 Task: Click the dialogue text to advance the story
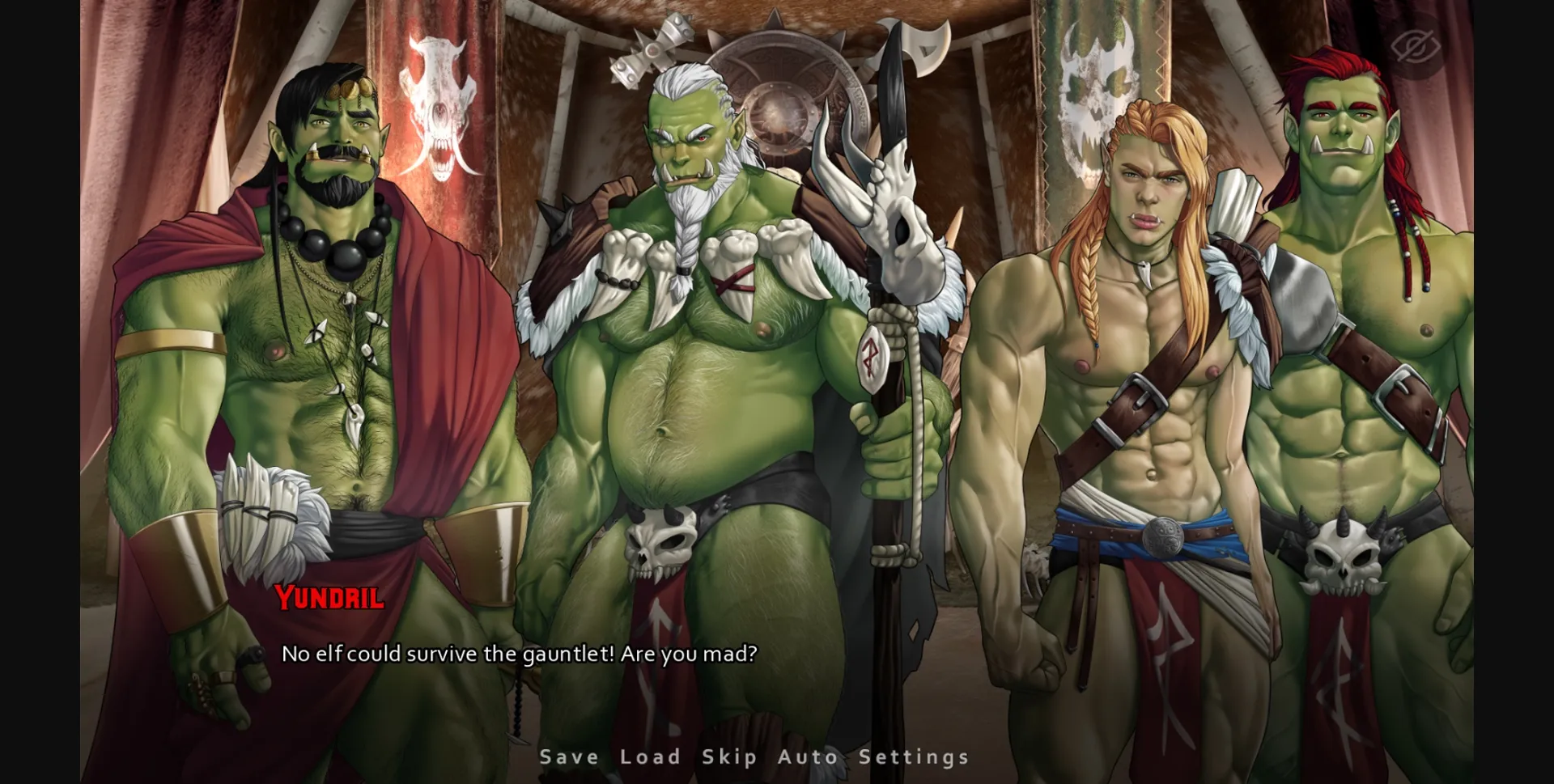point(520,654)
